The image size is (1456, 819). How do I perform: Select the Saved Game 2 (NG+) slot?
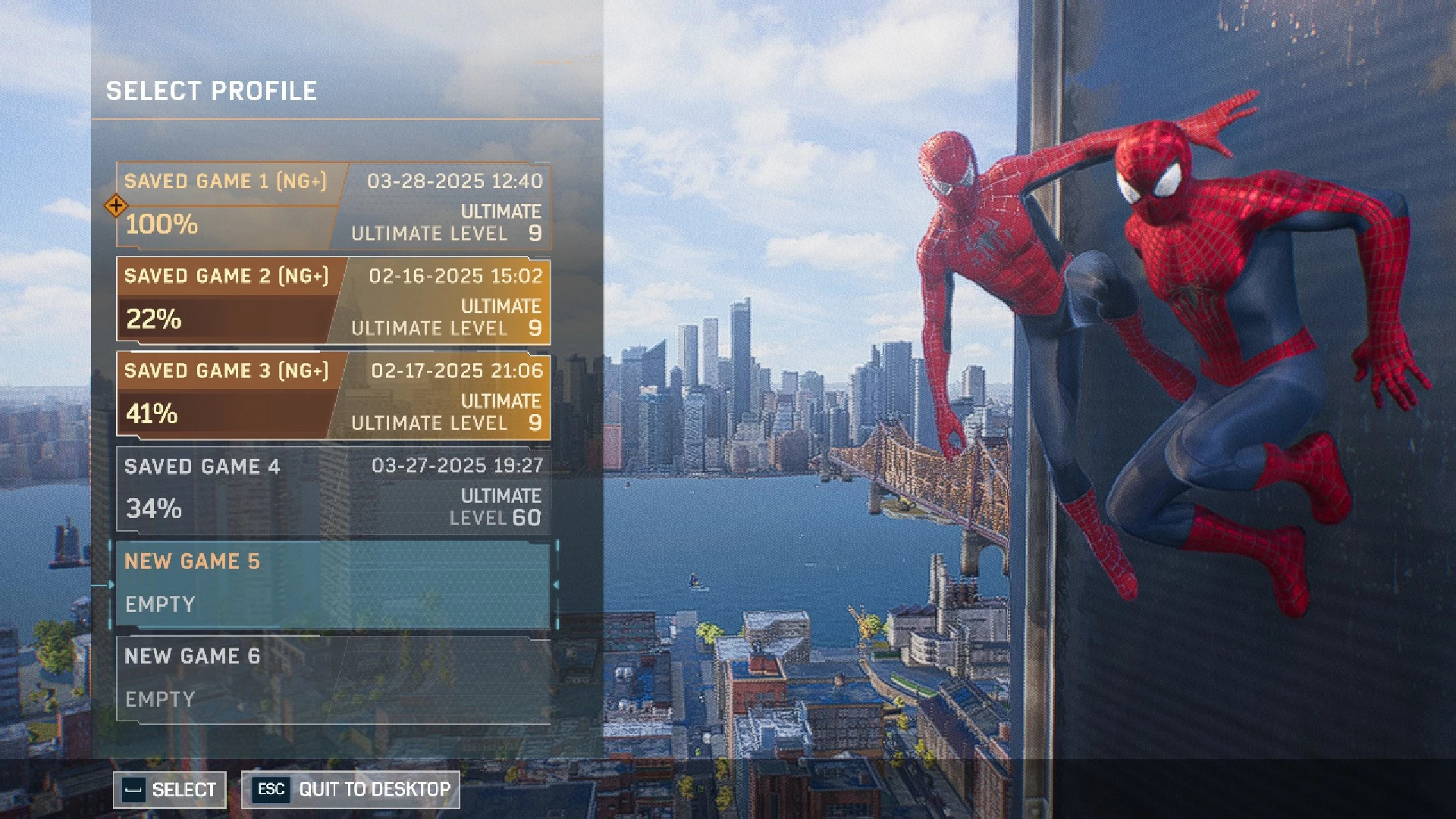click(334, 303)
